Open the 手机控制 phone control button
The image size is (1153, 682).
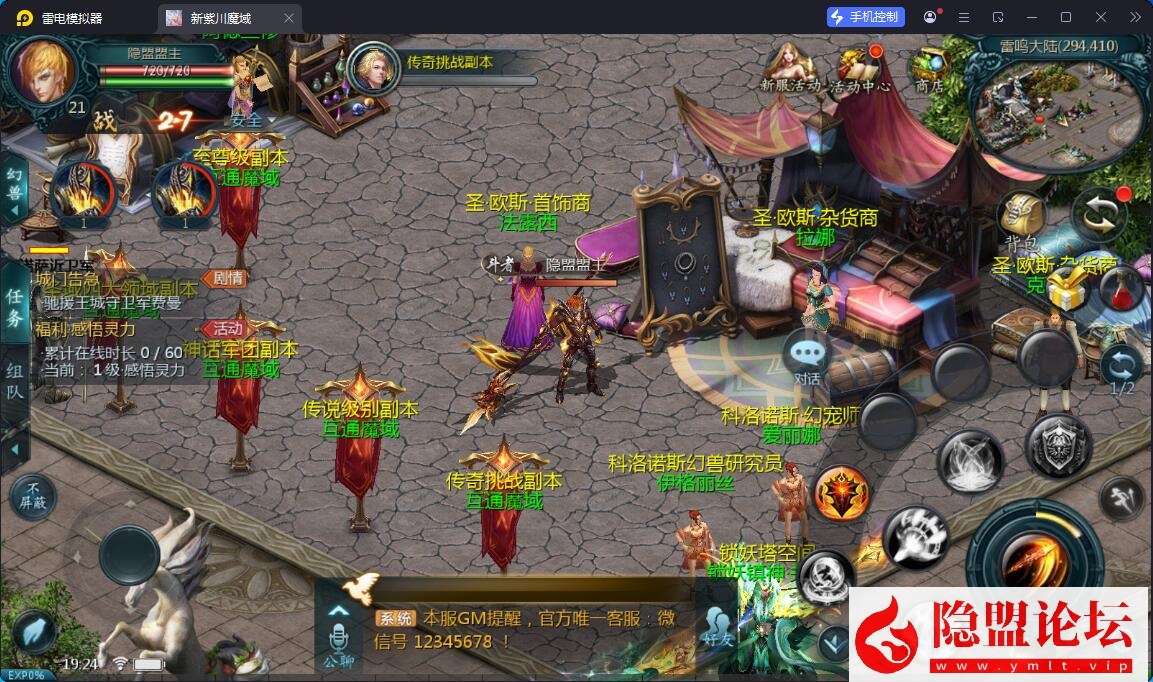[x=866, y=17]
